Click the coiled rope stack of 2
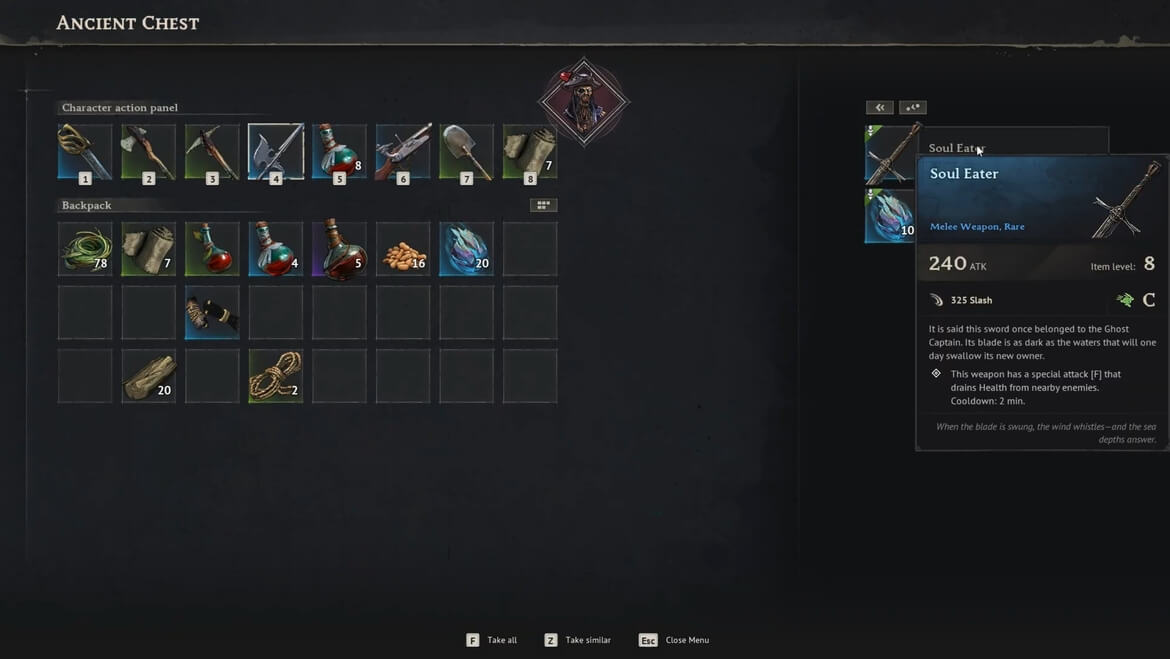This screenshot has width=1170, height=659. pyautogui.click(x=276, y=376)
